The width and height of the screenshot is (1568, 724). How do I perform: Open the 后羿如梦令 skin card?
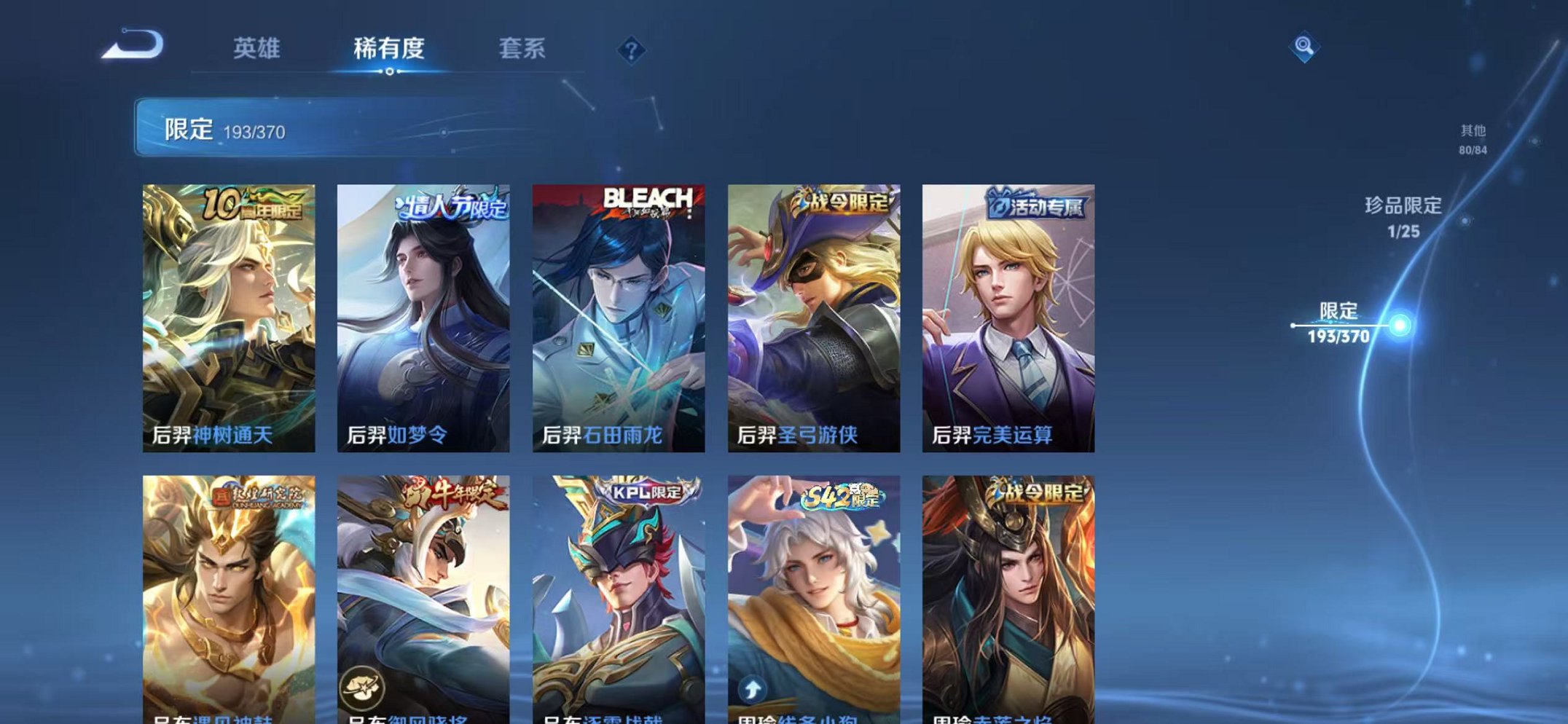[x=425, y=313]
